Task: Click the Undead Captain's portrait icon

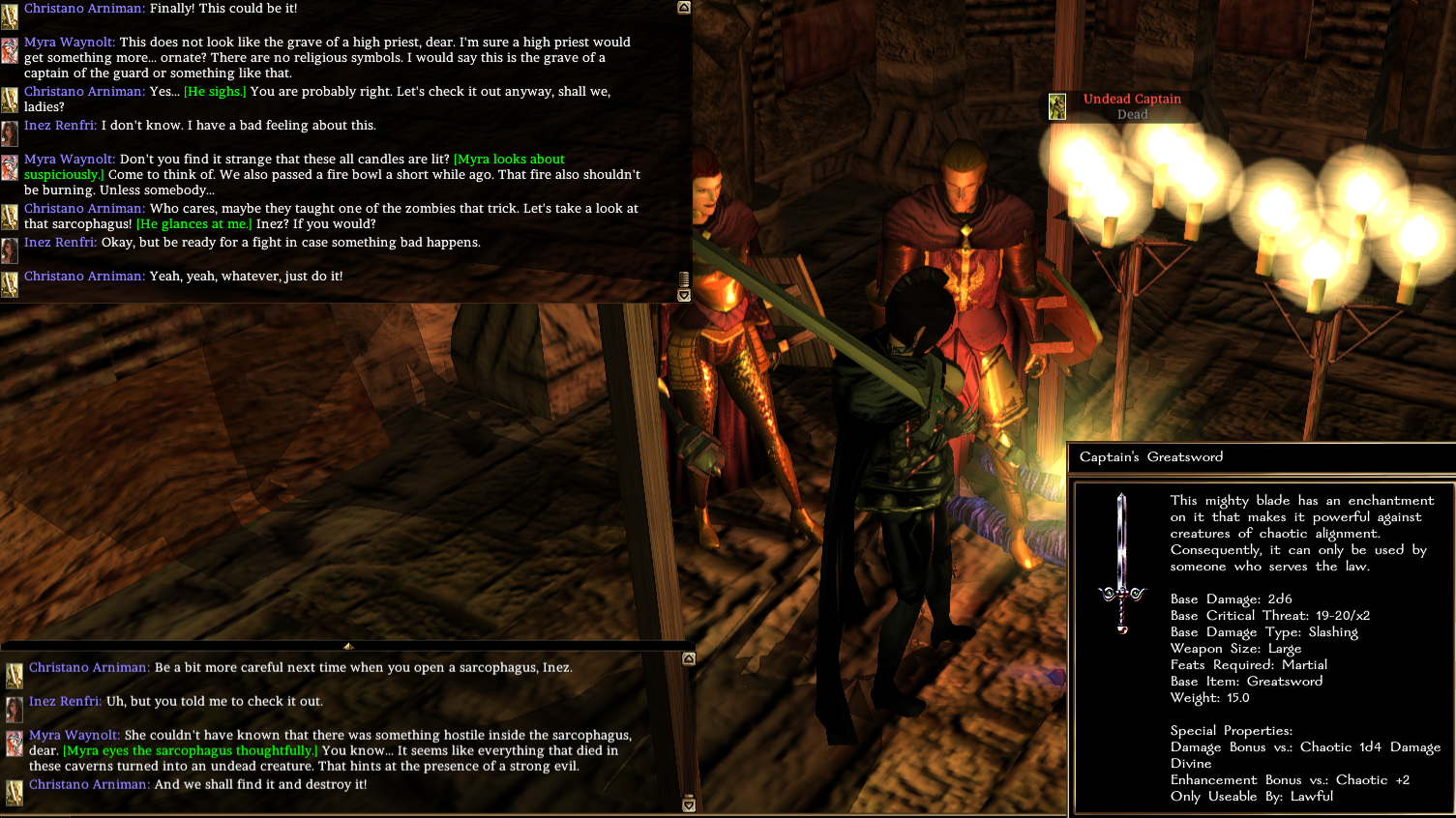Action: pyautogui.click(x=1057, y=106)
